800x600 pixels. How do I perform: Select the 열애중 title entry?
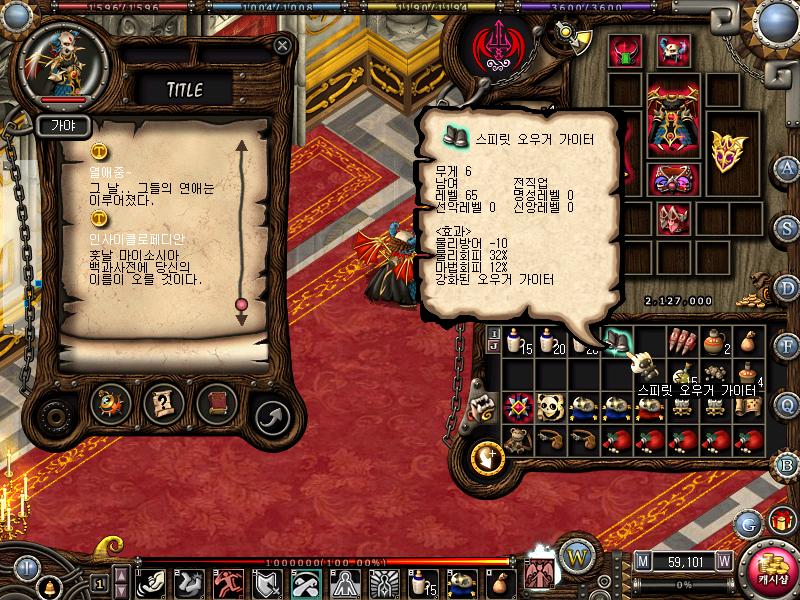tap(112, 171)
